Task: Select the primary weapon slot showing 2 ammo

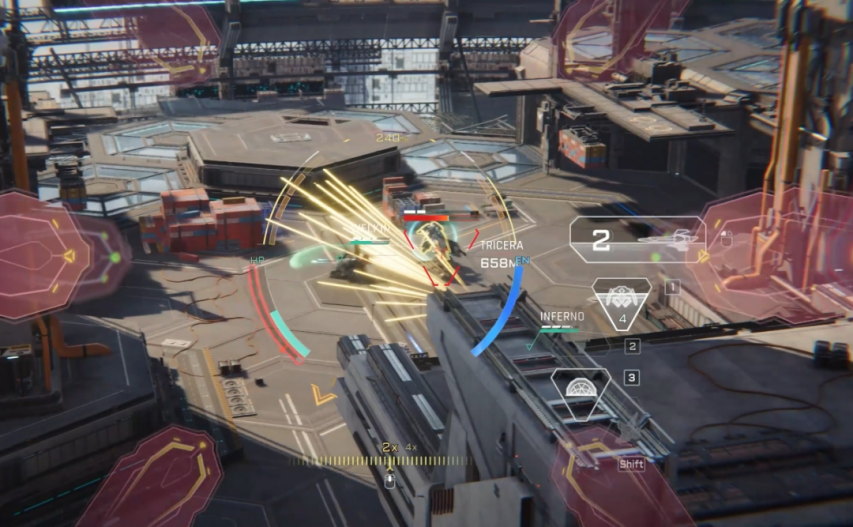Action: pyautogui.click(x=637, y=240)
